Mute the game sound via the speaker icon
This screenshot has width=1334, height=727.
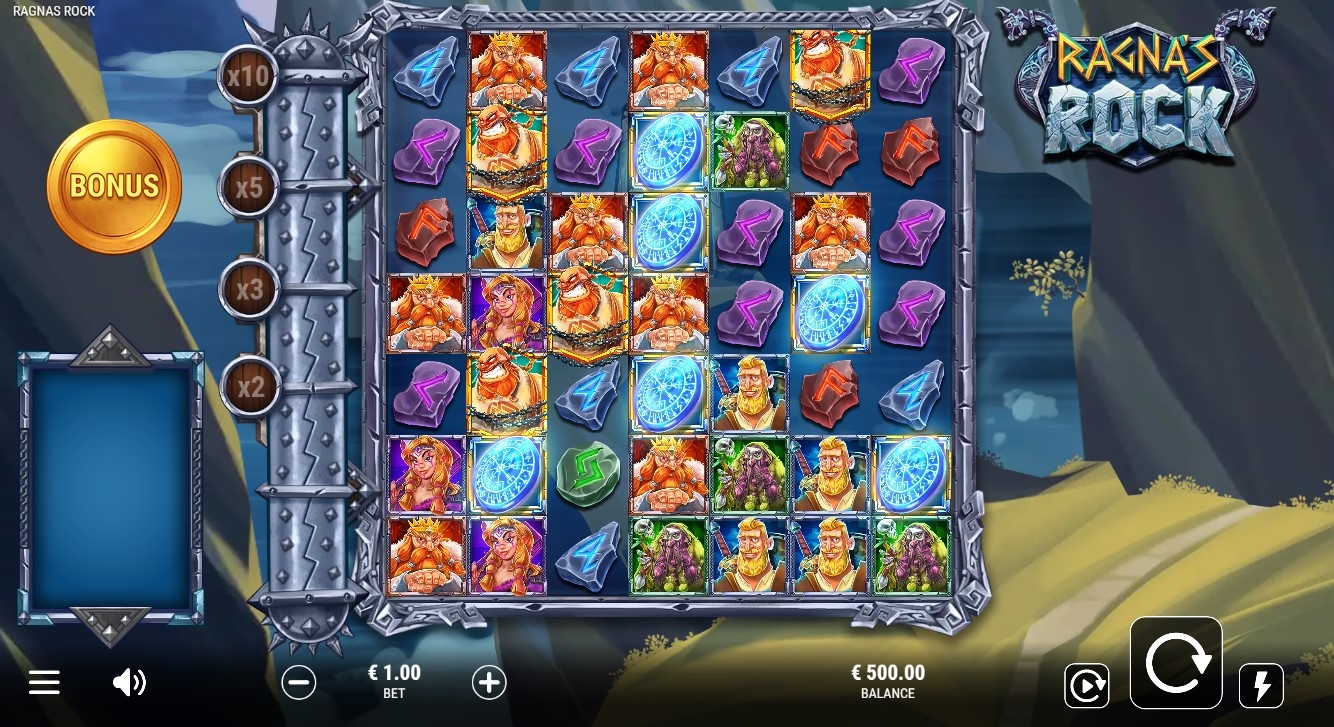(x=129, y=683)
